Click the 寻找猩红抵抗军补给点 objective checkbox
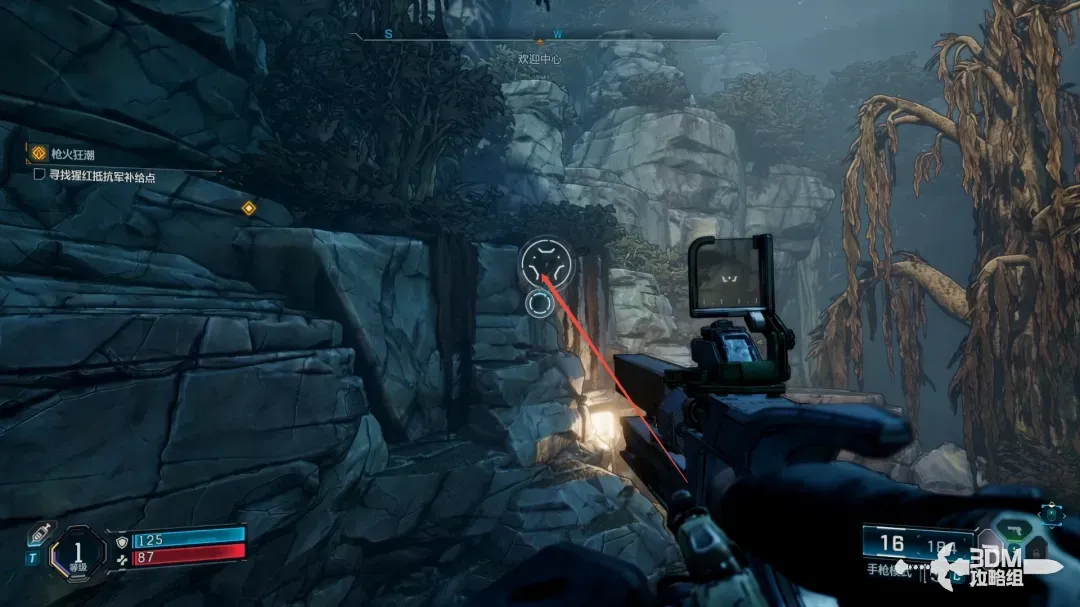 pyautogui.click(x=39, y=175)
